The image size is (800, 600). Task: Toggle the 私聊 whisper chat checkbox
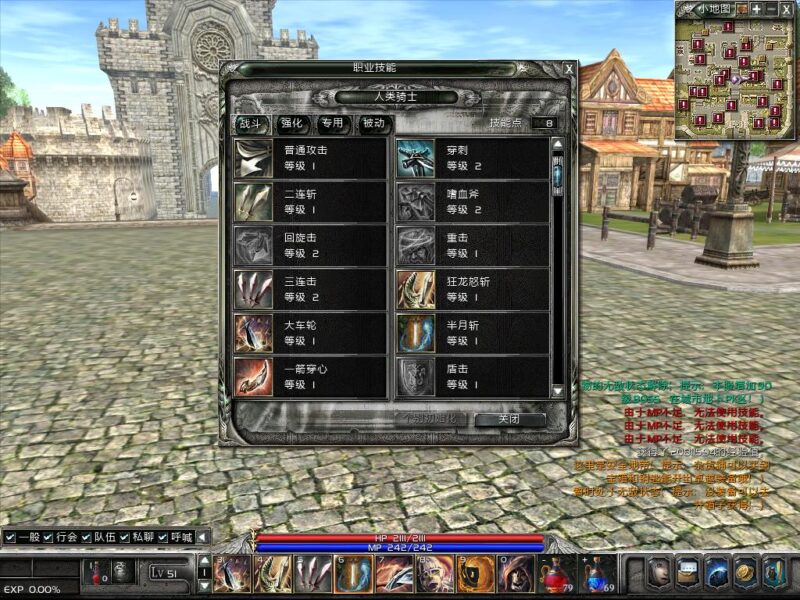coord(126,538)
